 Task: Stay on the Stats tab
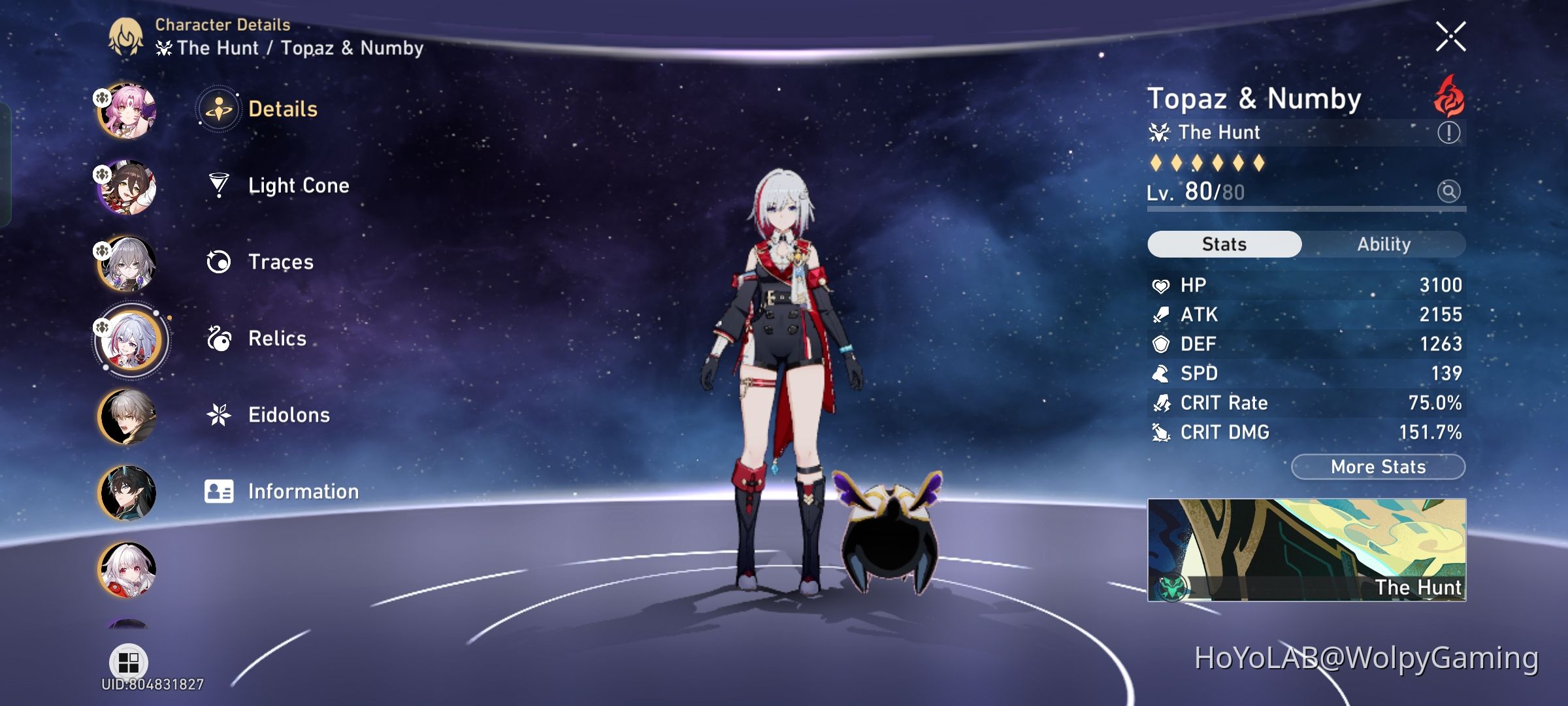coord(1224,243)
